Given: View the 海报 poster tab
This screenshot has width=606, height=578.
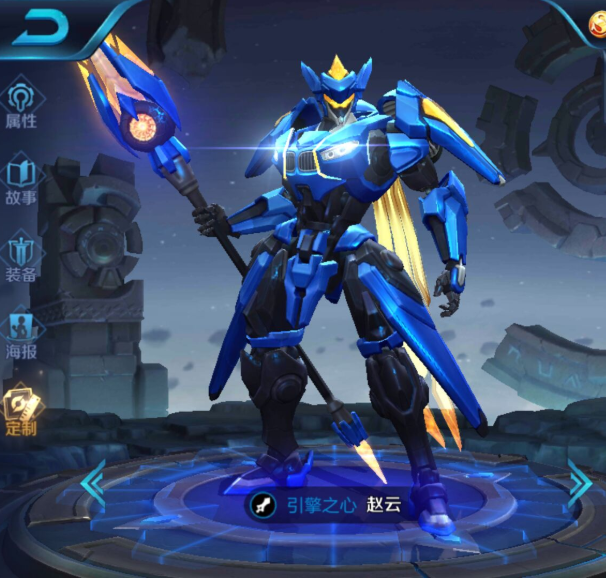Looking at the screenshot, I should [21, 335].
